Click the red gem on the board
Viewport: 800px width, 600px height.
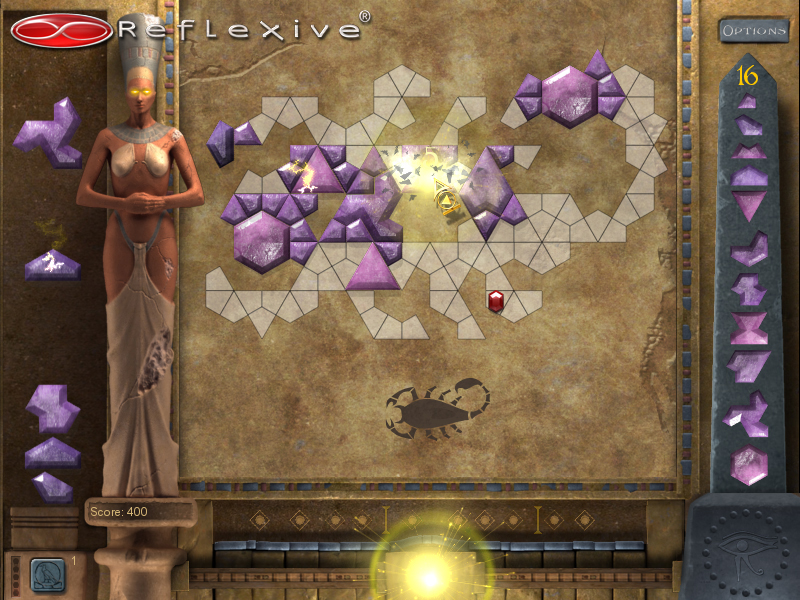coord(495,300)
